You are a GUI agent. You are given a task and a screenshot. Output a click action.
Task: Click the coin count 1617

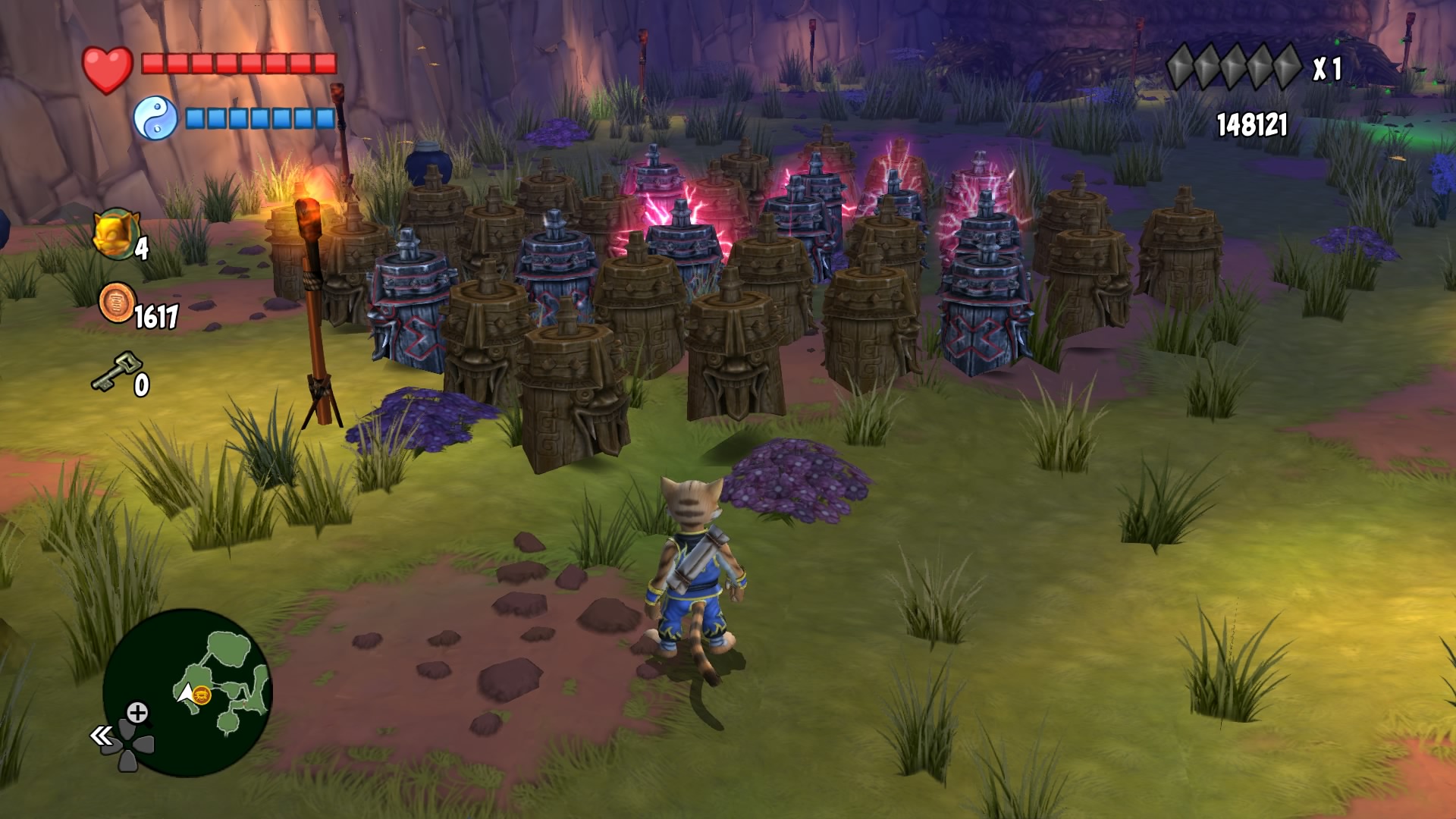(155, 313)
